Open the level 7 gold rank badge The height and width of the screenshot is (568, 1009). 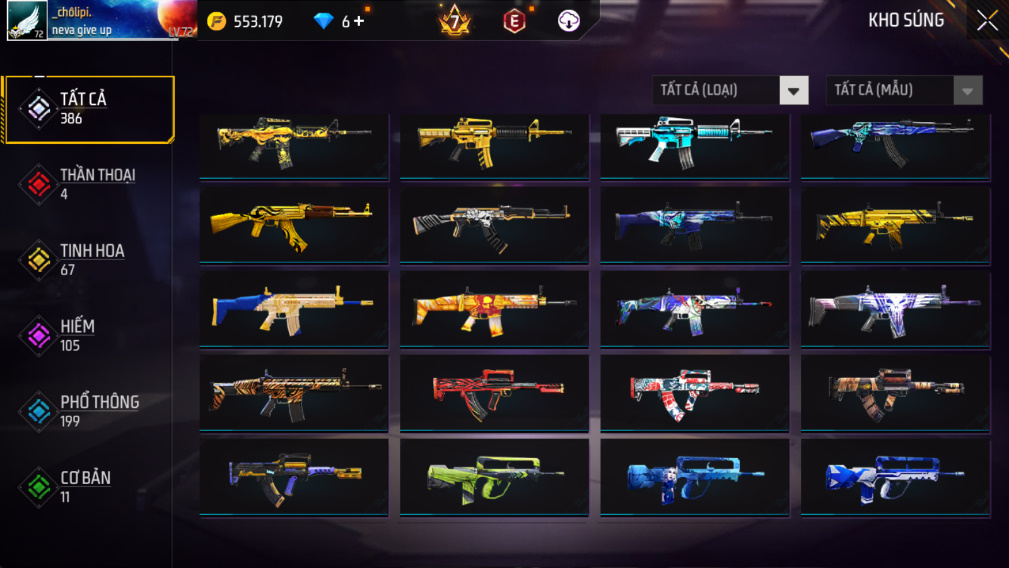coord(454,20)
